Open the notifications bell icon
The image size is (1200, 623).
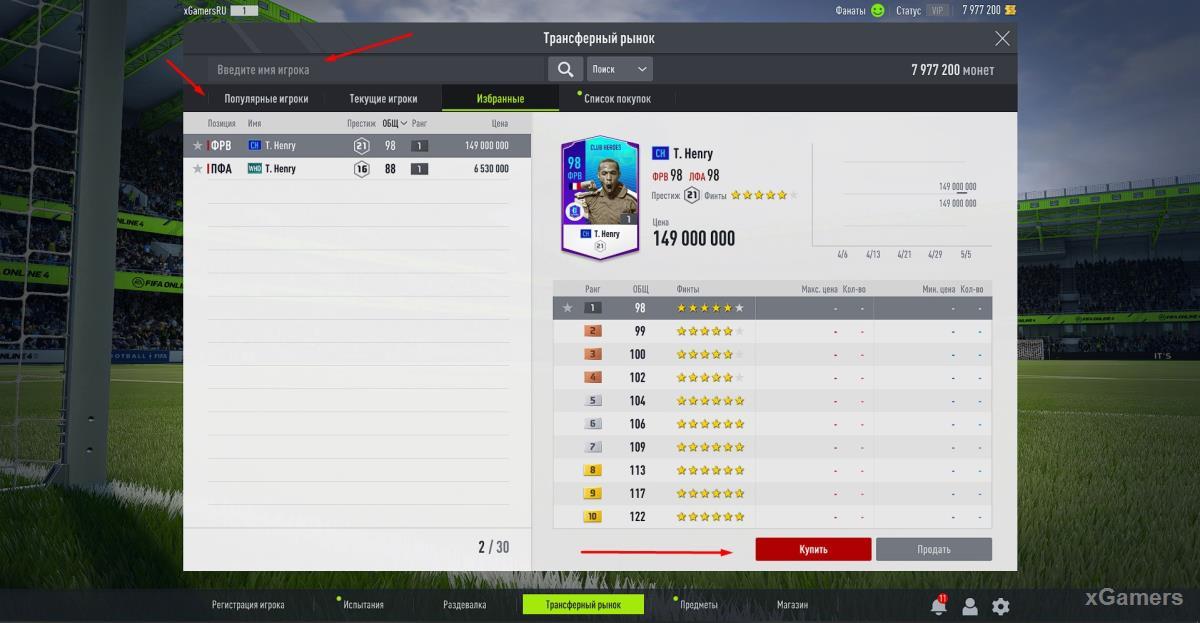pyautogui.click(x=938, y=606)
